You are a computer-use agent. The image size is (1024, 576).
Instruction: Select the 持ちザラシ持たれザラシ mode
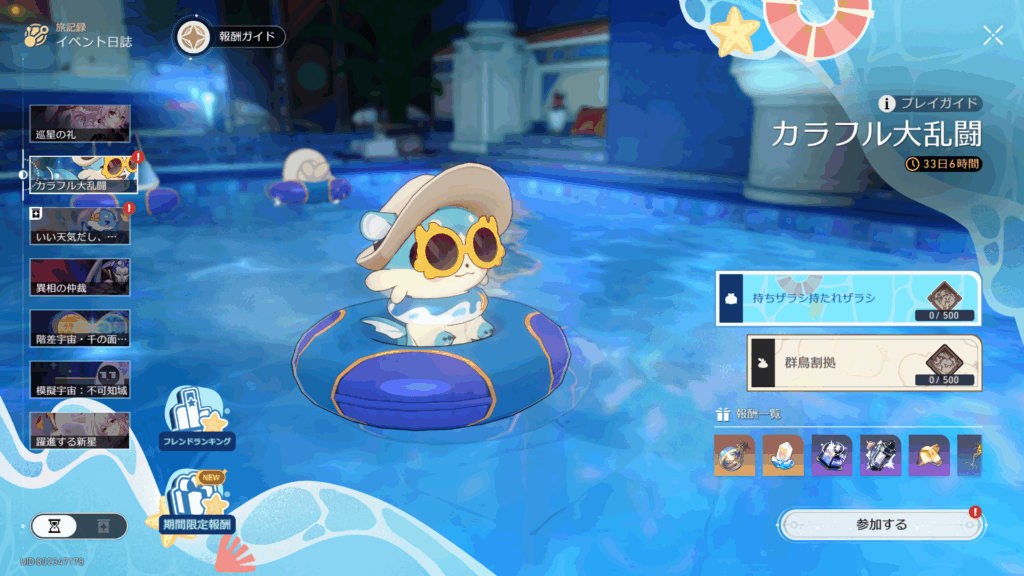[848, 298]
